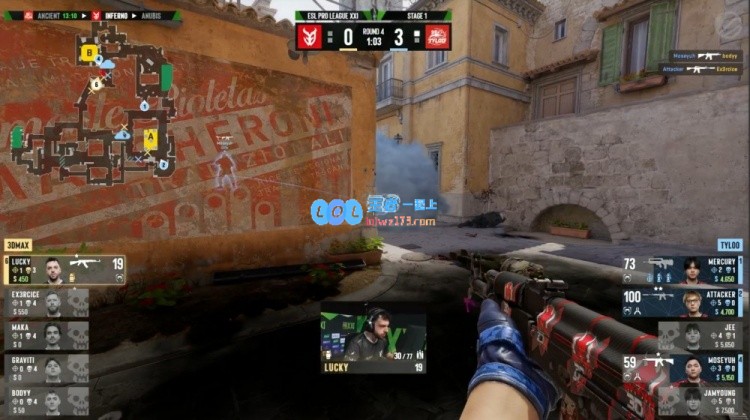750x420 pixels.
Task: Click the 3DMAX team name label
Action: pos(20,244)
